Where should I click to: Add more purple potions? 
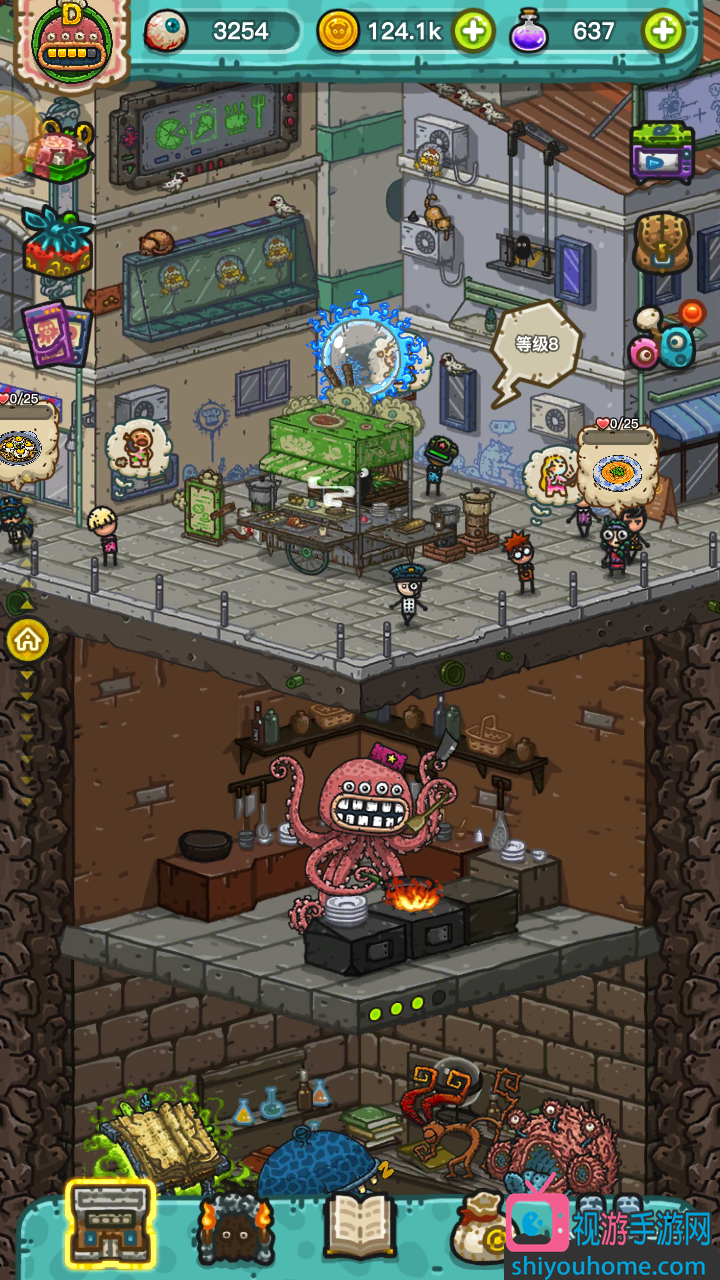663,32
